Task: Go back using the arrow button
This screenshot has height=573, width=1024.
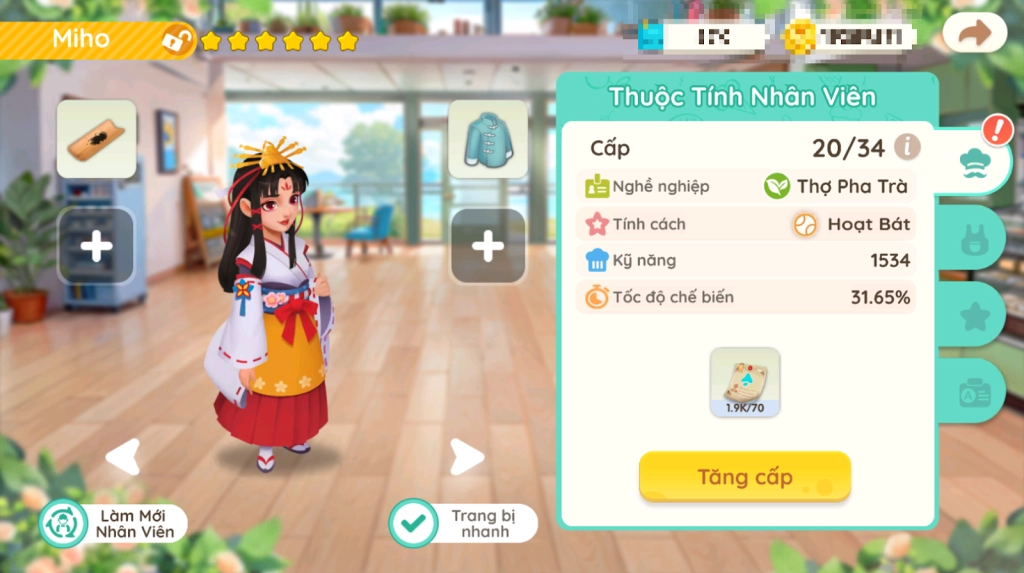Action: 974,34
